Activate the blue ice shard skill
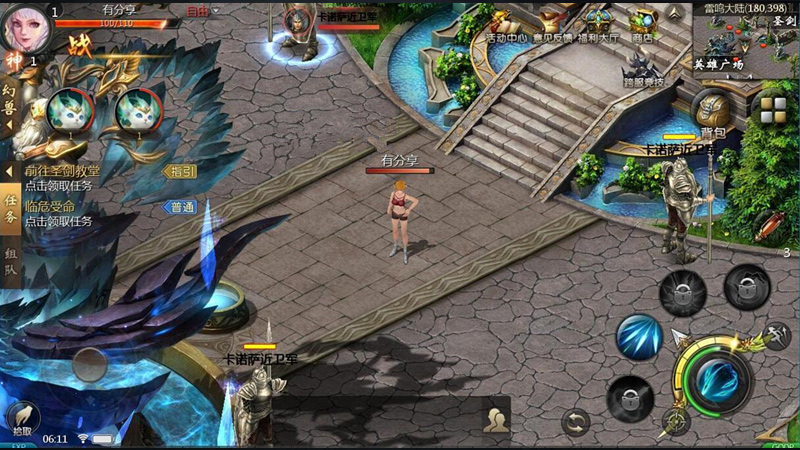This screenshot has height=450, width=800. click(x=639, y=336)
